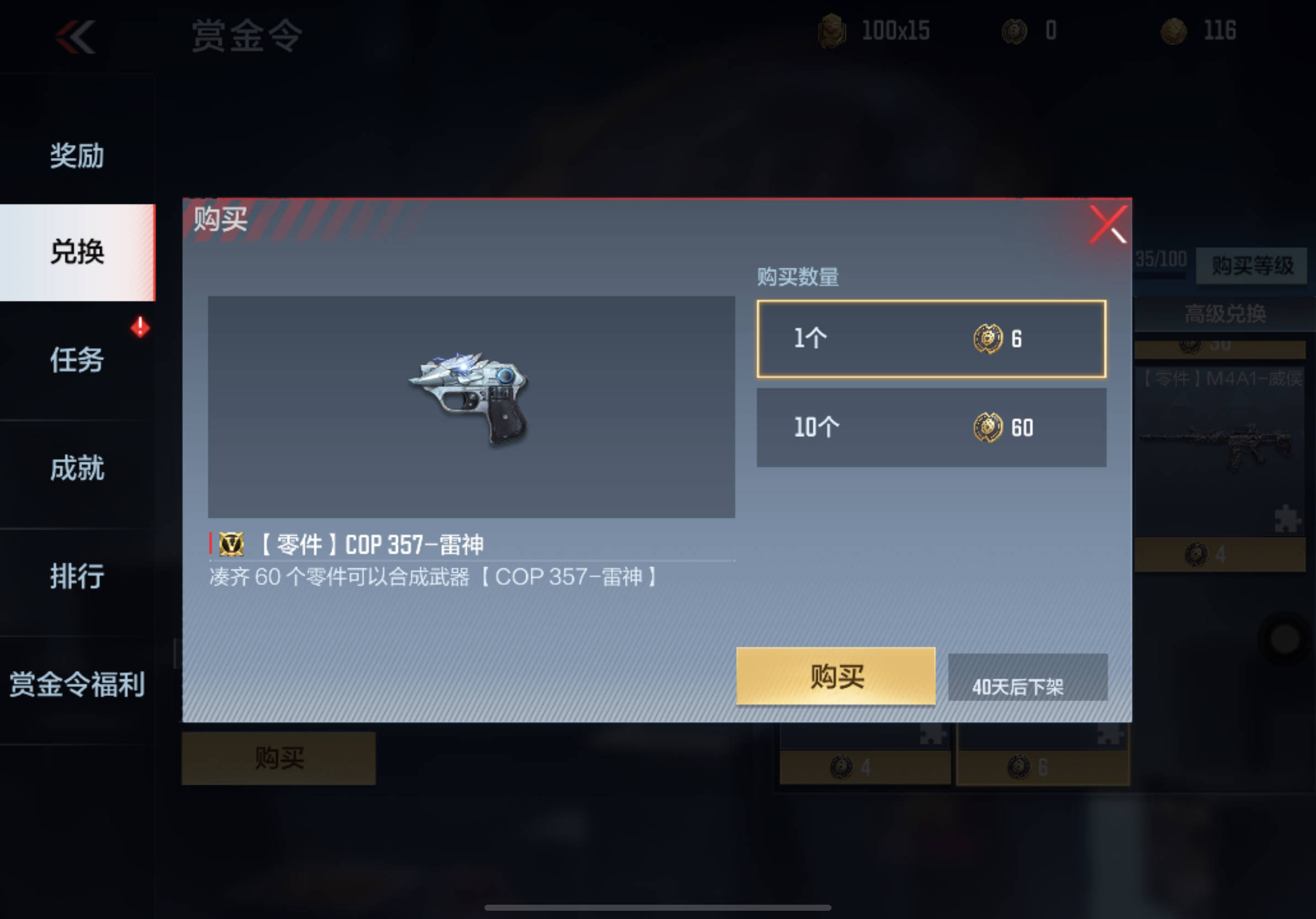
Task: Click the coin icon next to price 60
Action: point(987,427)
